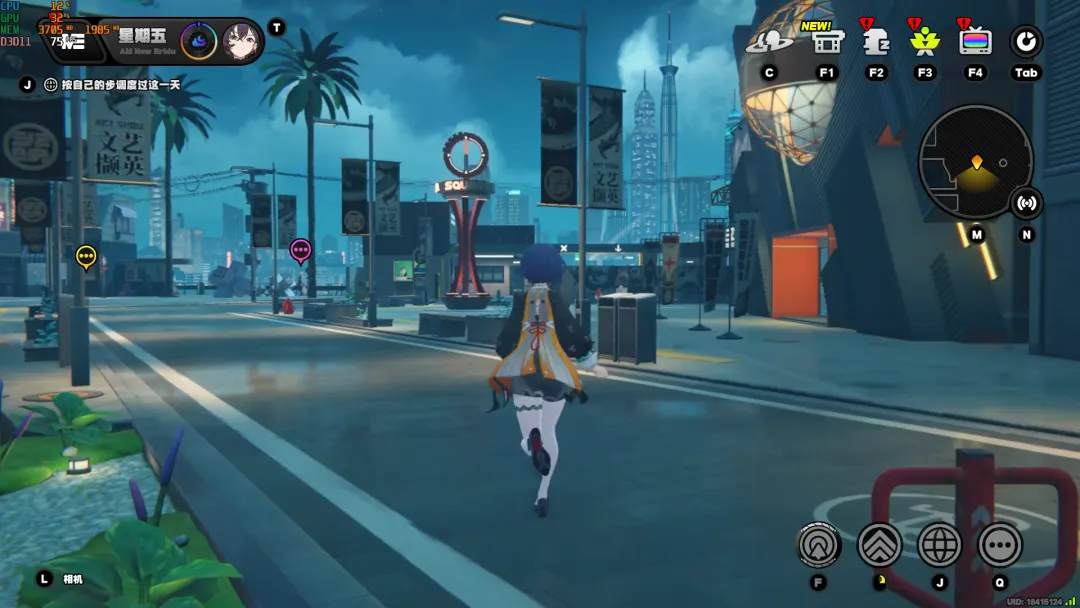Toggle the triple-chevron sprint button

click(880, 545)
